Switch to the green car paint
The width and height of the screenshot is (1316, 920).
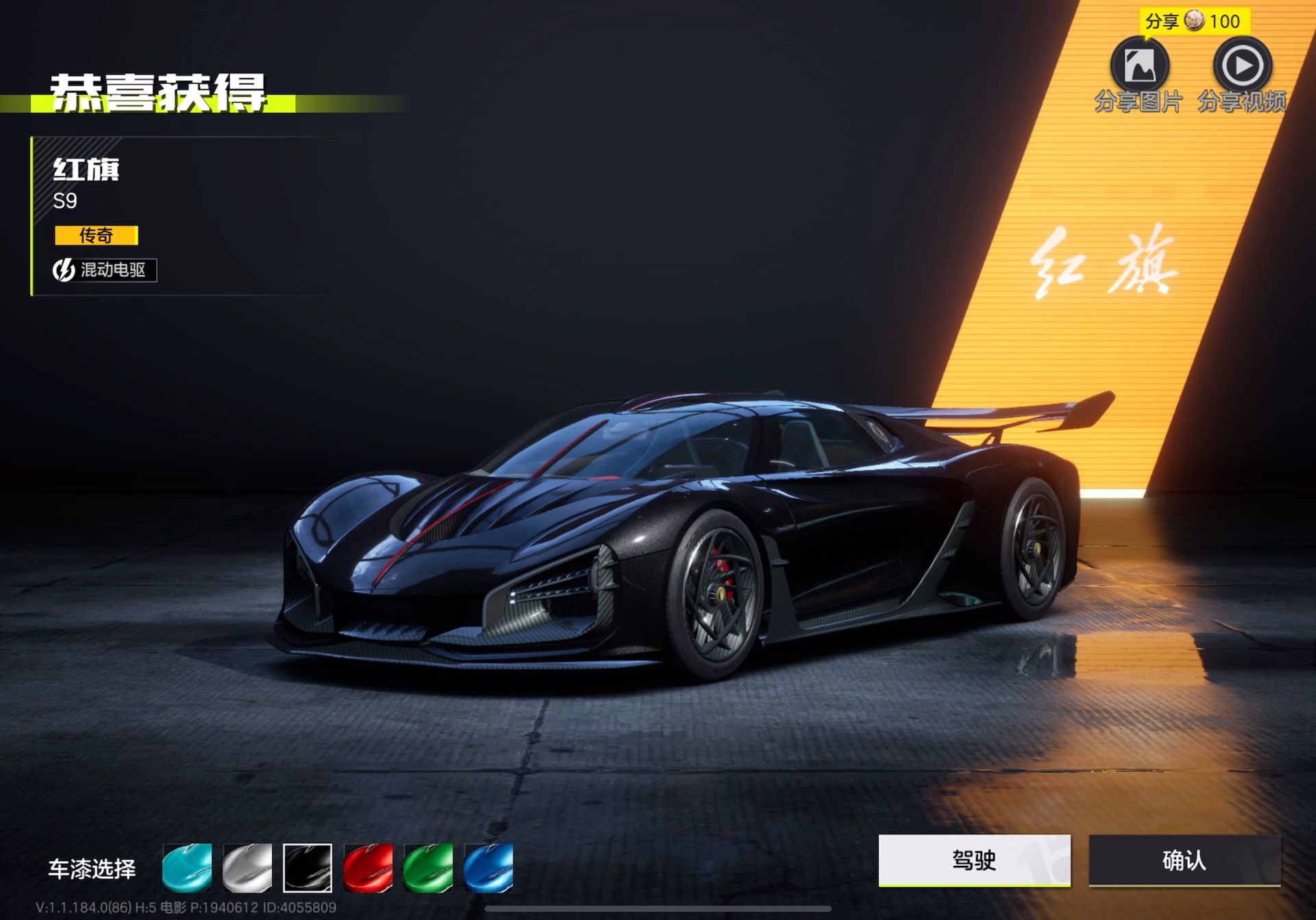pyautogui.click(x=428, y=868)
